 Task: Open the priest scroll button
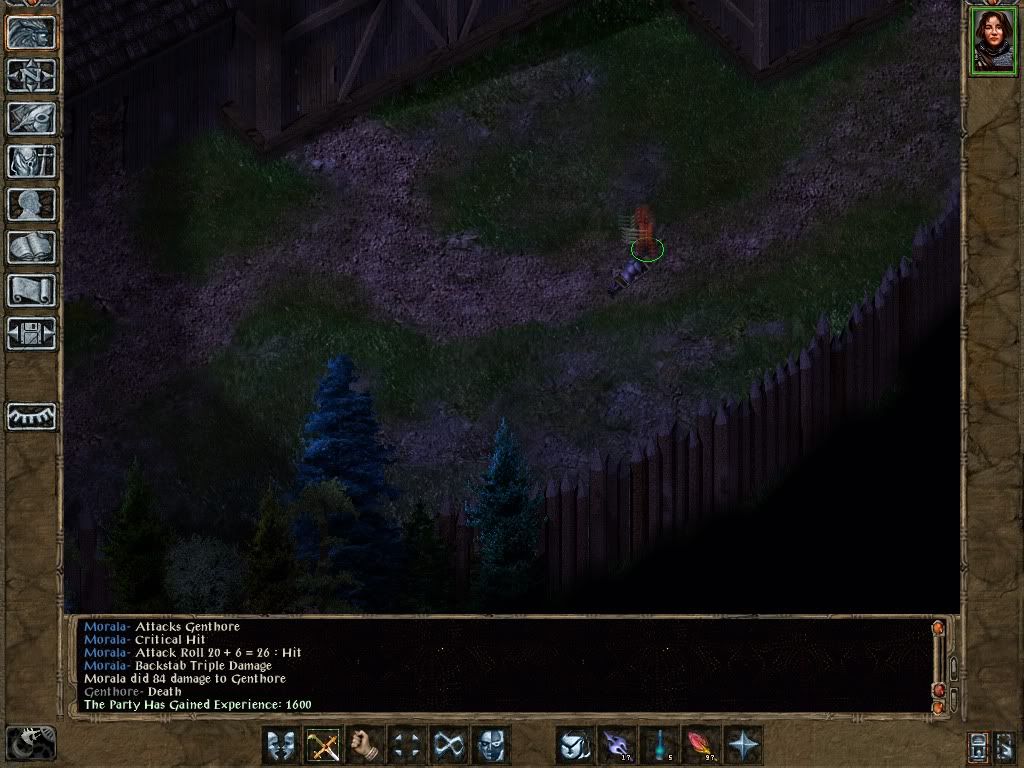31,290
